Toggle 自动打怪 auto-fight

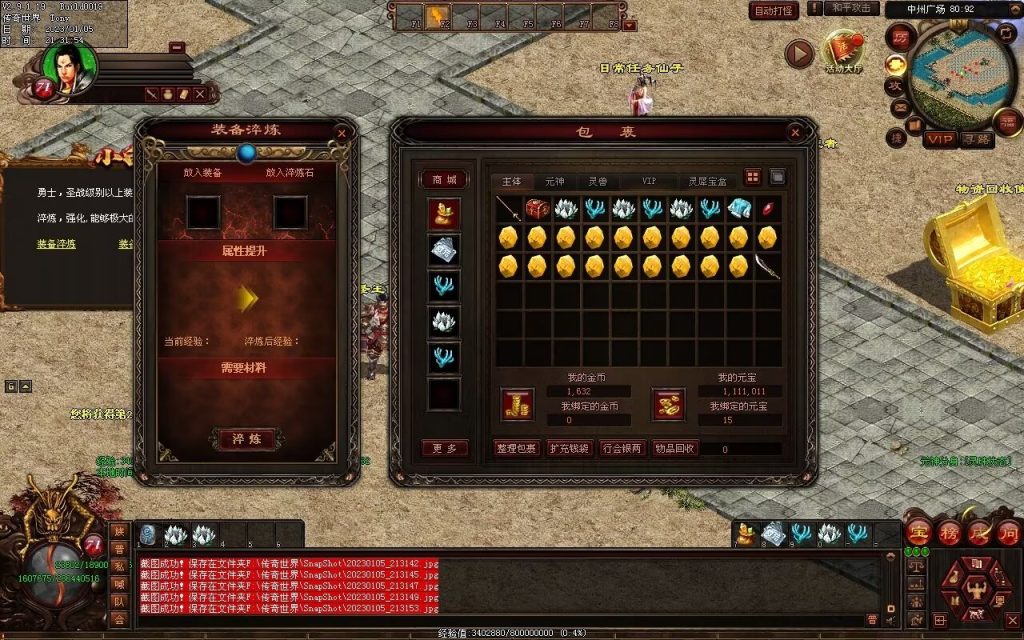click(x=773, y=11)
